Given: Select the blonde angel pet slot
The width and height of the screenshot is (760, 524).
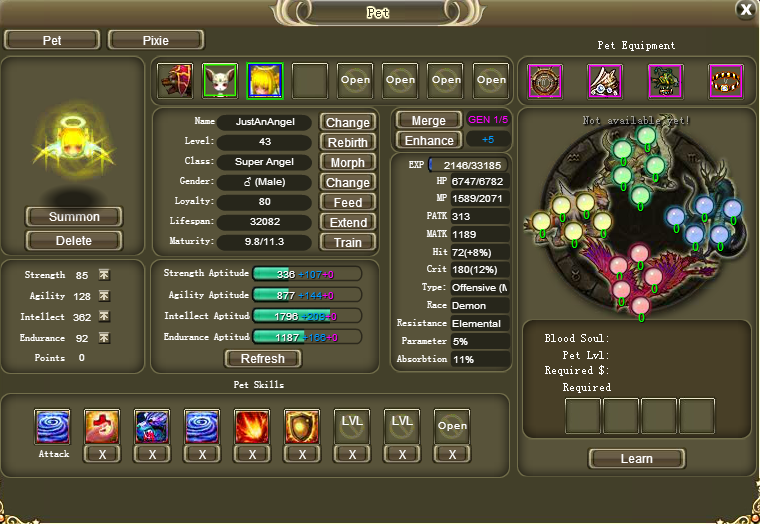Looking at the screenshot, I should point(265,80).
